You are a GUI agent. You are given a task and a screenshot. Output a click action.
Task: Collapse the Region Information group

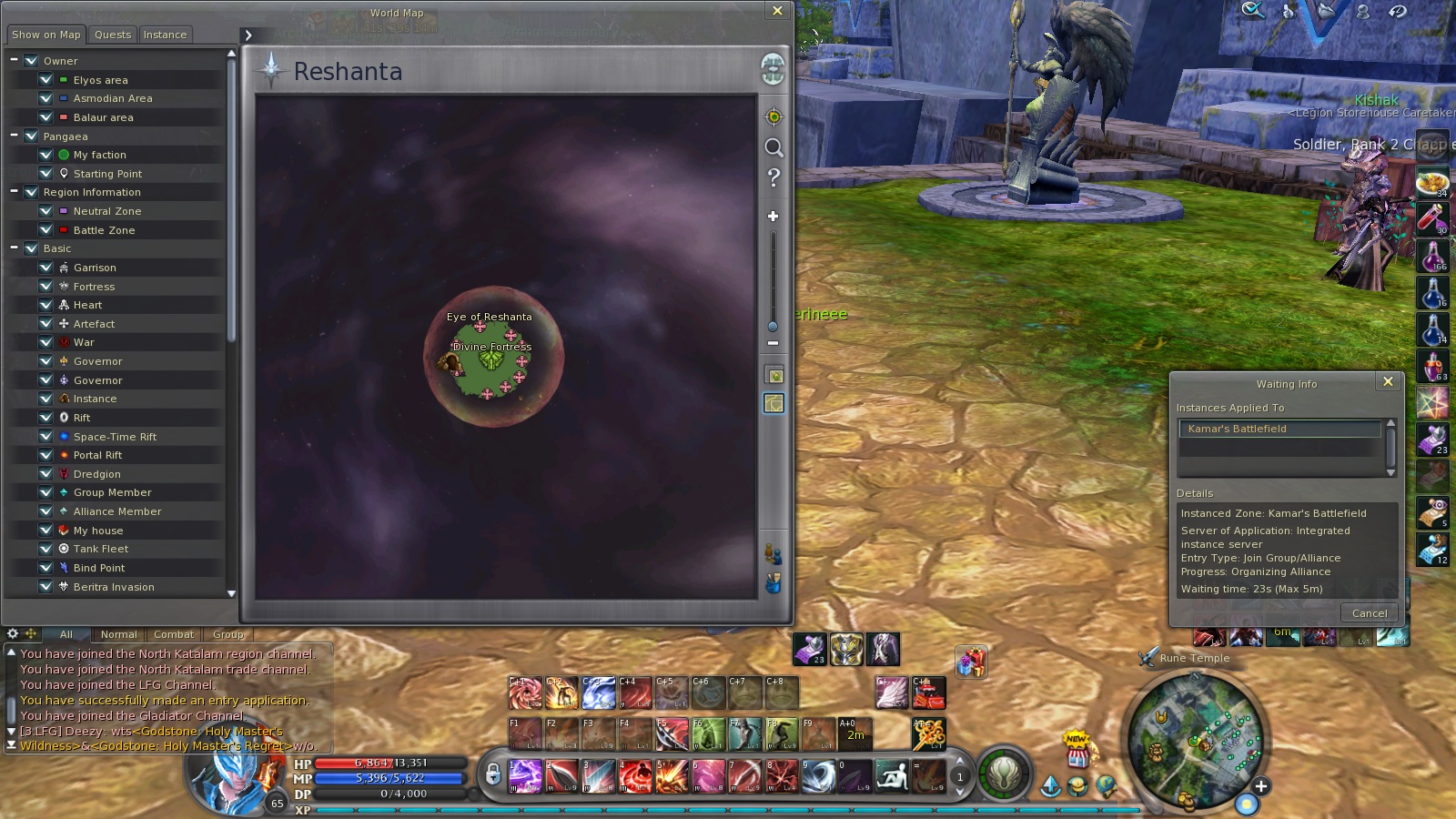(x=15, y=192)
